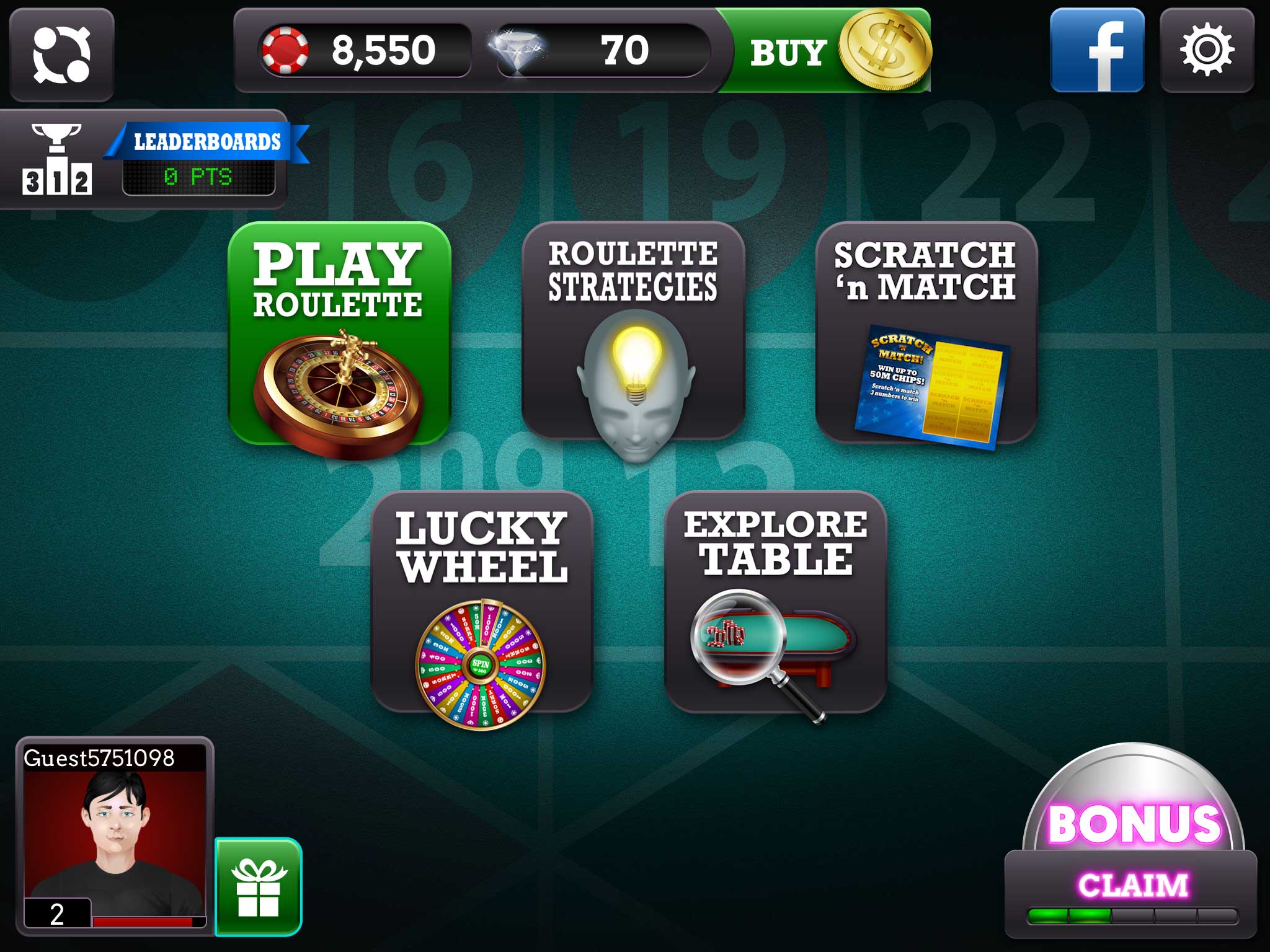
Task: Open the green gift box
Action: point(259,887)
